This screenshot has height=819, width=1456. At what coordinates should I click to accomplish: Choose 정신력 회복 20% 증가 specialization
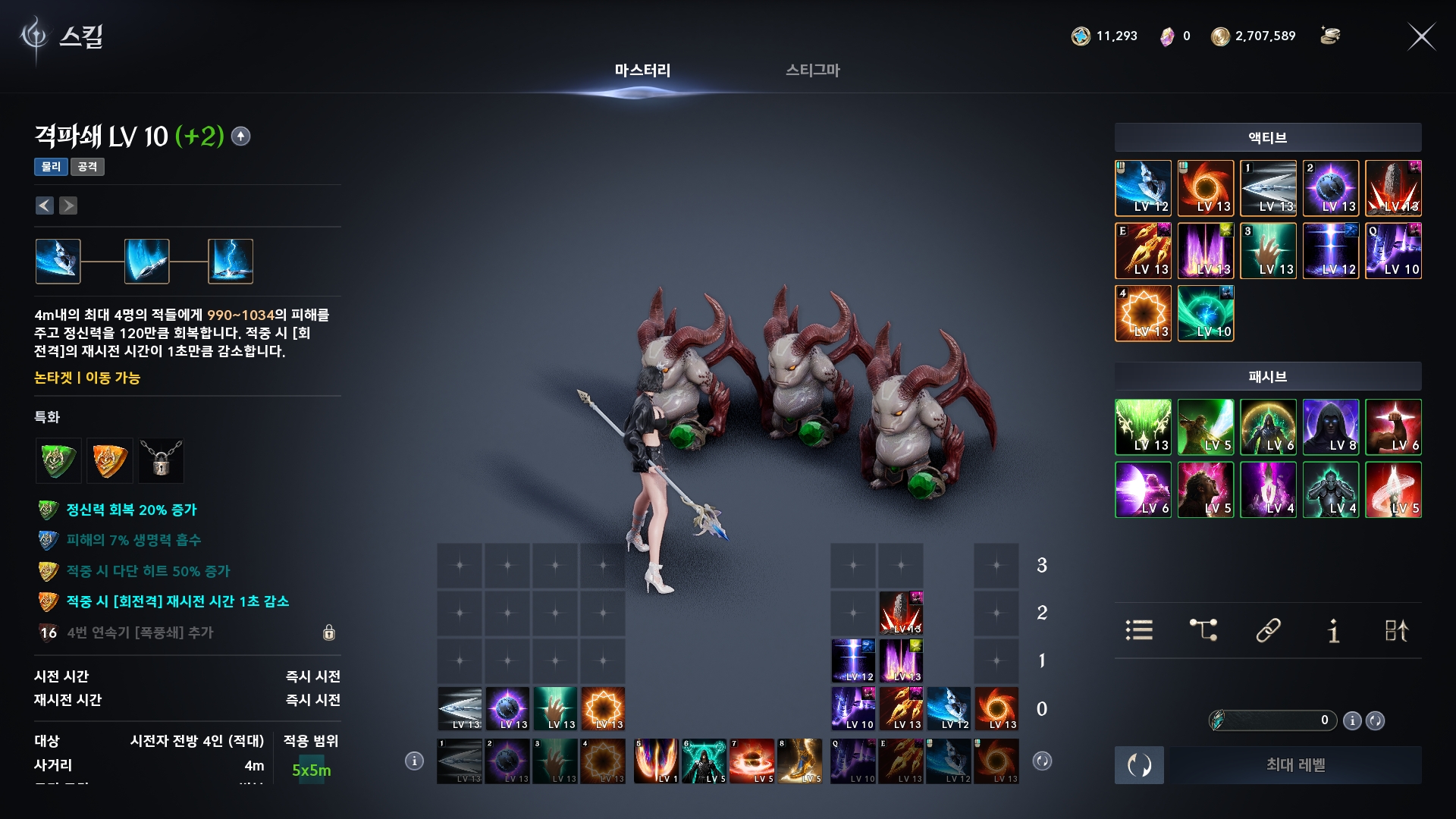[130, 510]
